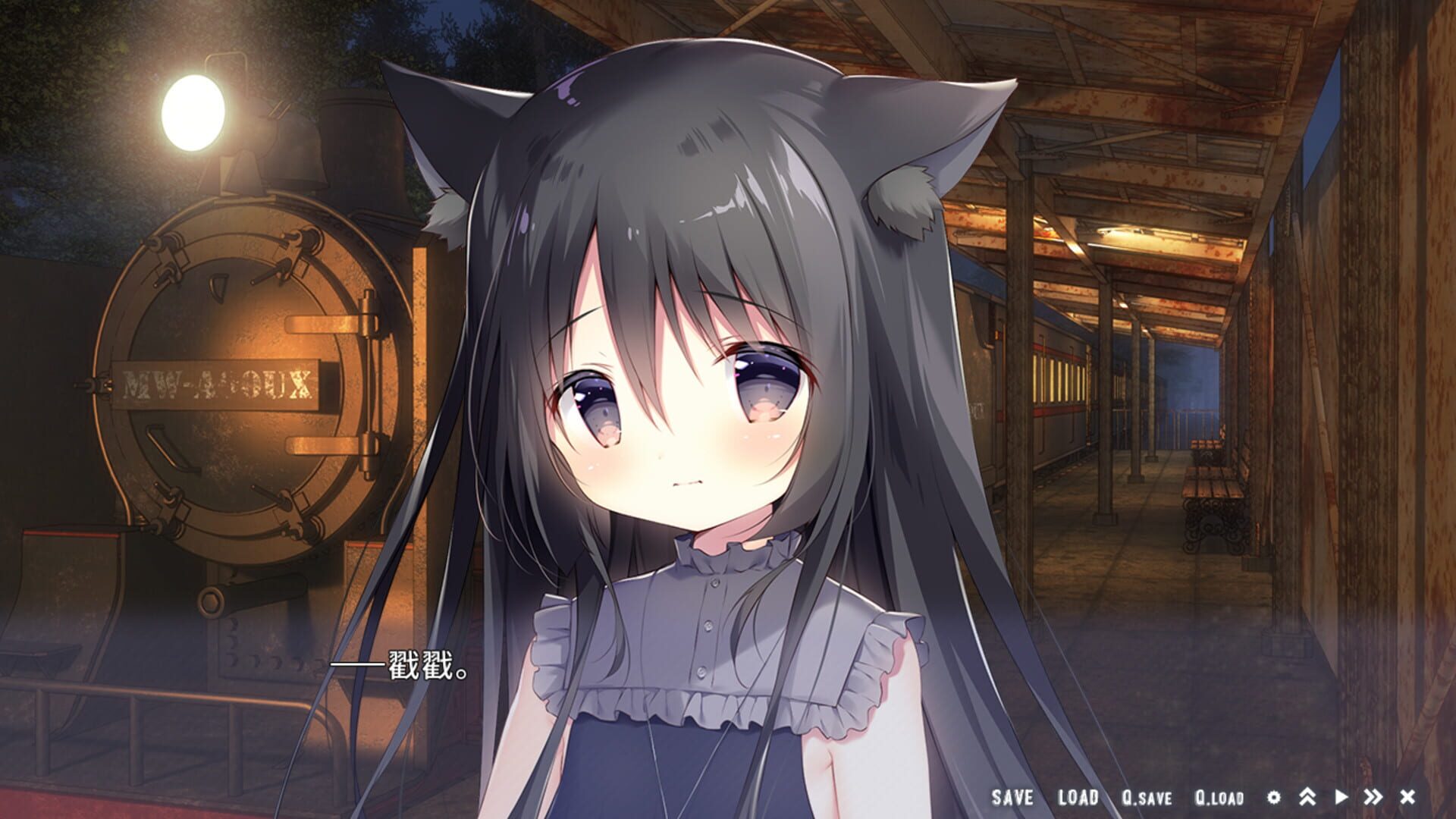The width and height of the screenshot is (1456, 819).
Task: Start auto-read mode with the play icon
Action: point(1341,796)
